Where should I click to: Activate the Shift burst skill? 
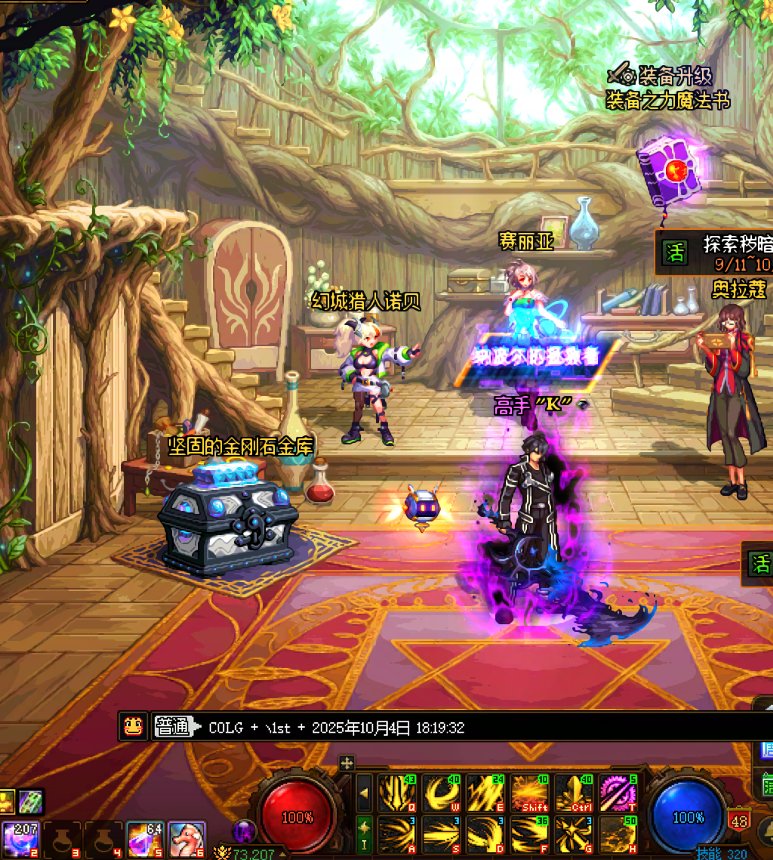coord(529,794)
